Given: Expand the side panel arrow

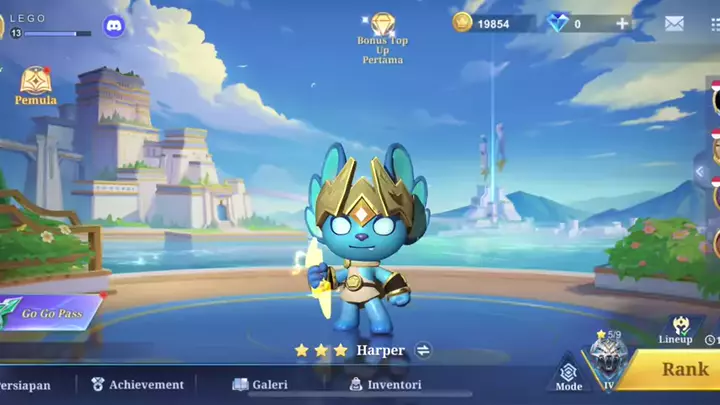Looking at the screenshot, I should click(x=700, y=172).
